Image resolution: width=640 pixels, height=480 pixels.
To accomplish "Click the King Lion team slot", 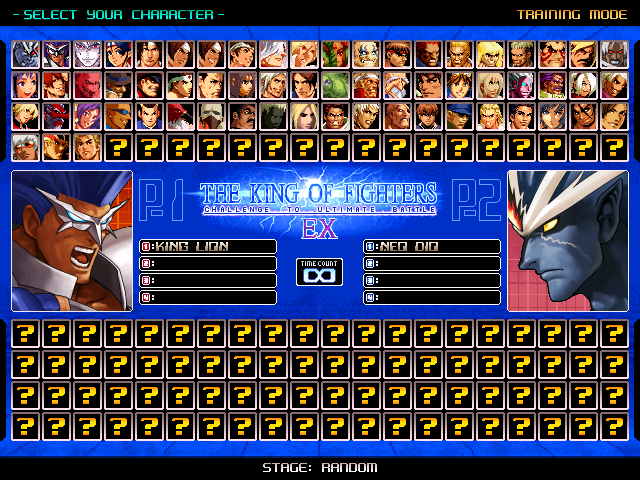I will [208, 247].
